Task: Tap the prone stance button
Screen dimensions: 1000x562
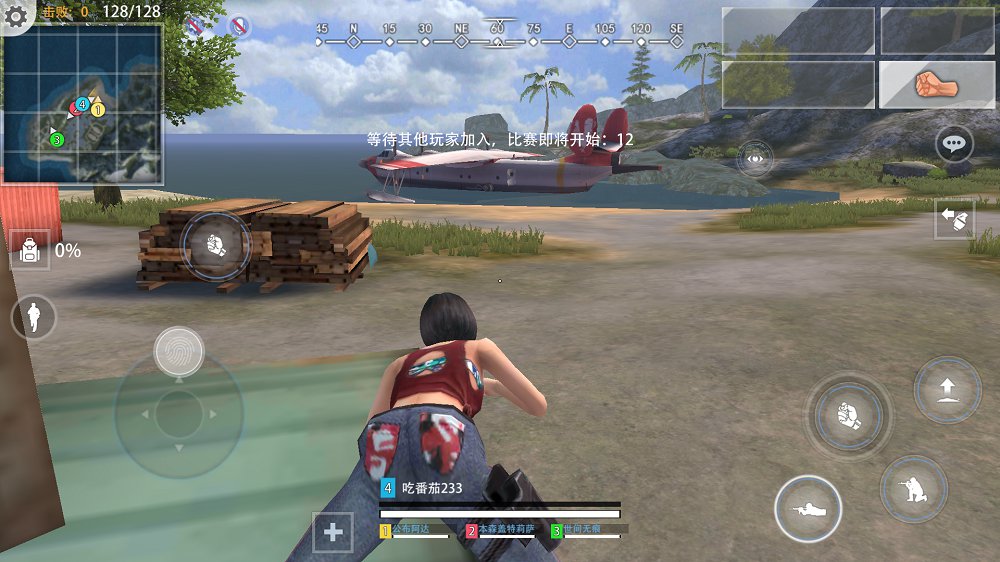Action: tap(808, 509)
